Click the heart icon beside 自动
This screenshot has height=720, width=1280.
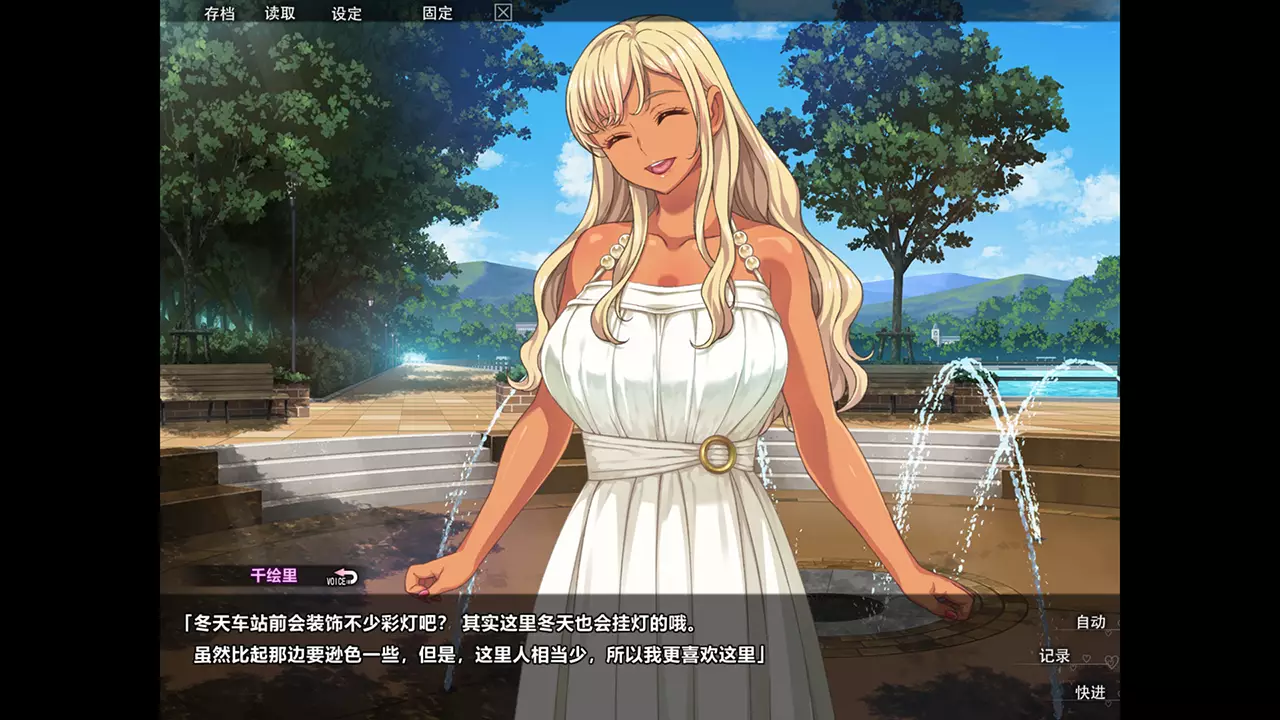pos(1109,632)
